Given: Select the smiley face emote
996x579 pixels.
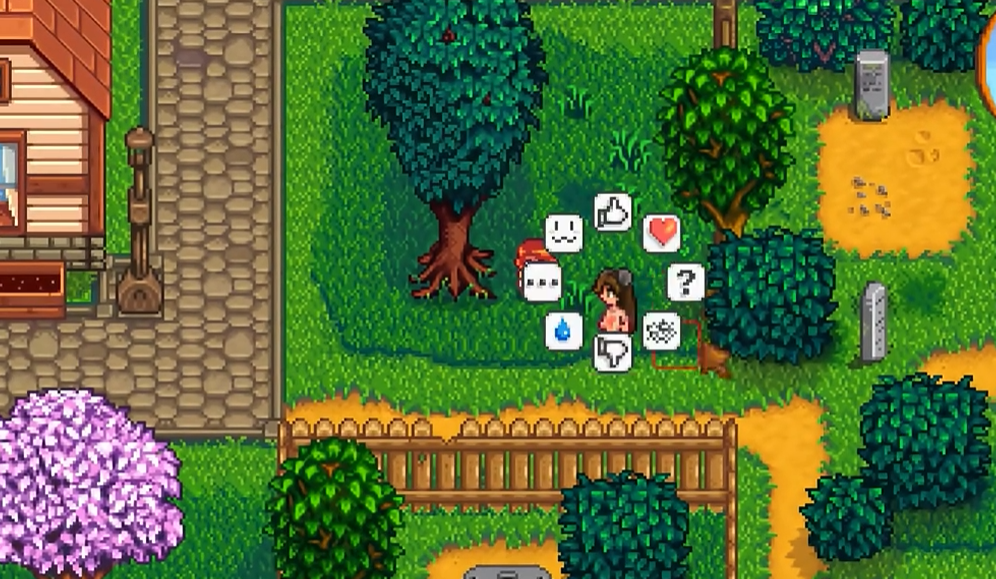Looking at the screenshot, I should click(564, 233).
